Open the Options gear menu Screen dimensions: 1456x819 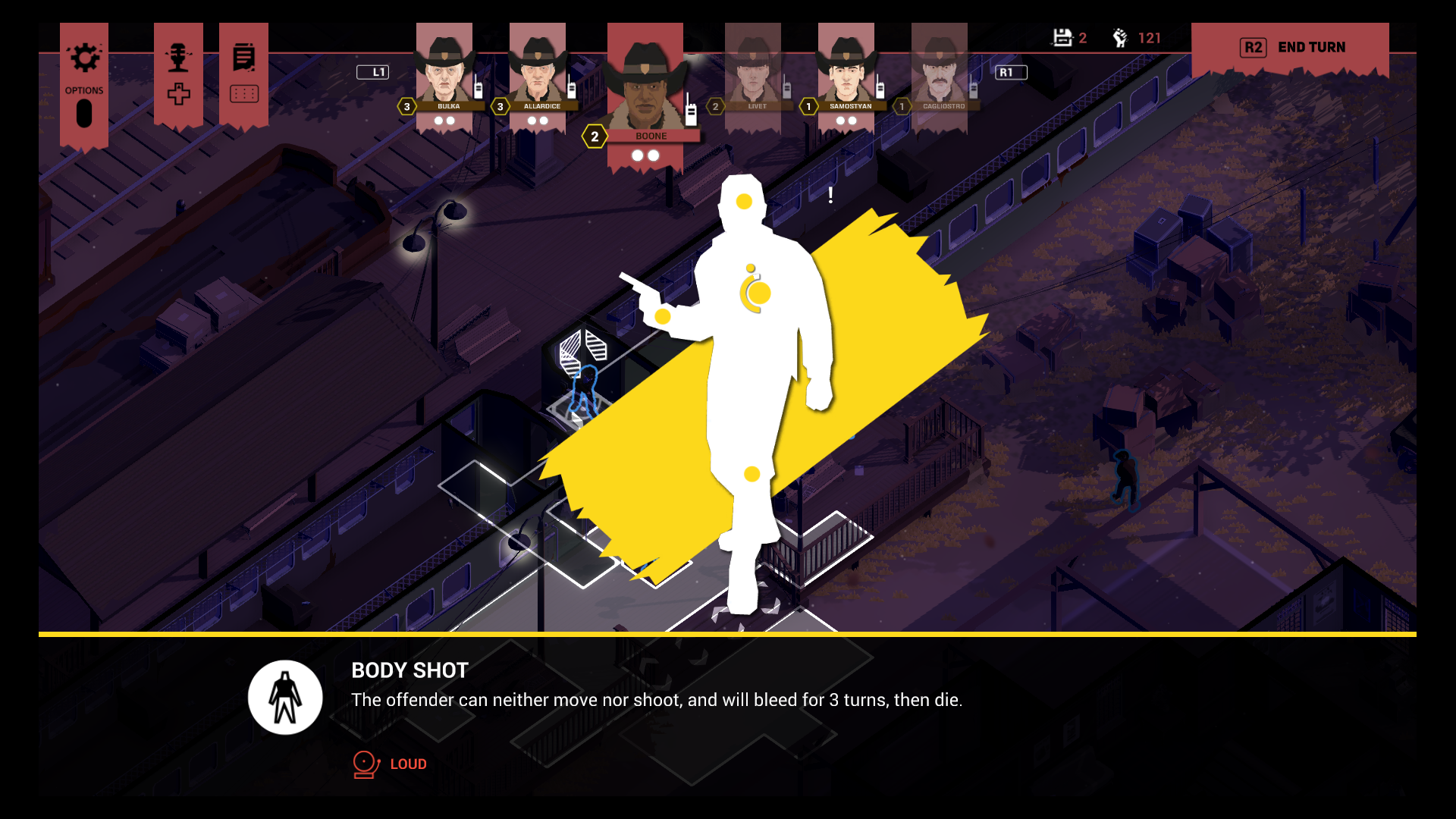tap(84, 58)
